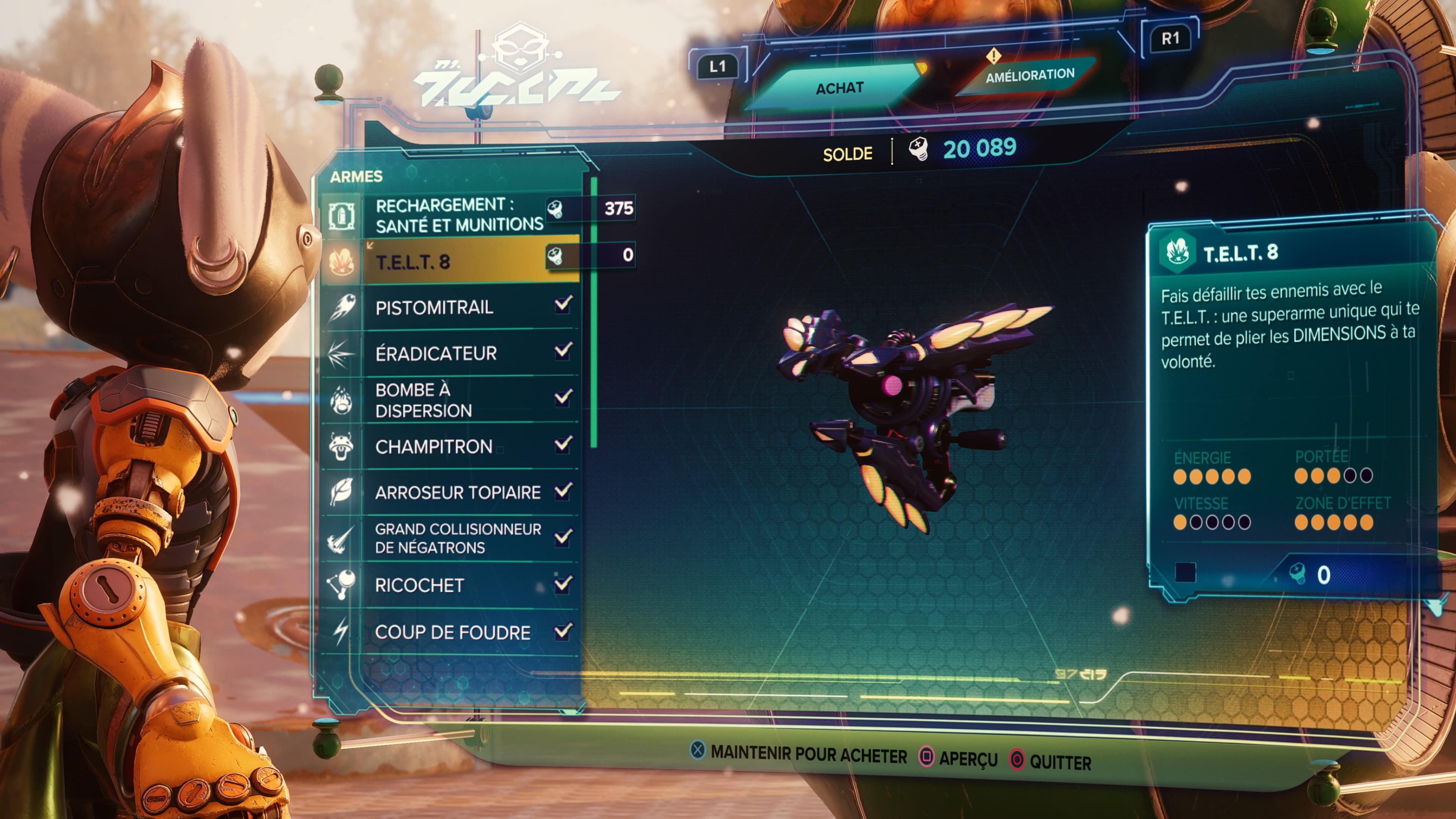Switch to the Achat tab
The height and width of the screenshot is (819, 1456).
point(839,88)
